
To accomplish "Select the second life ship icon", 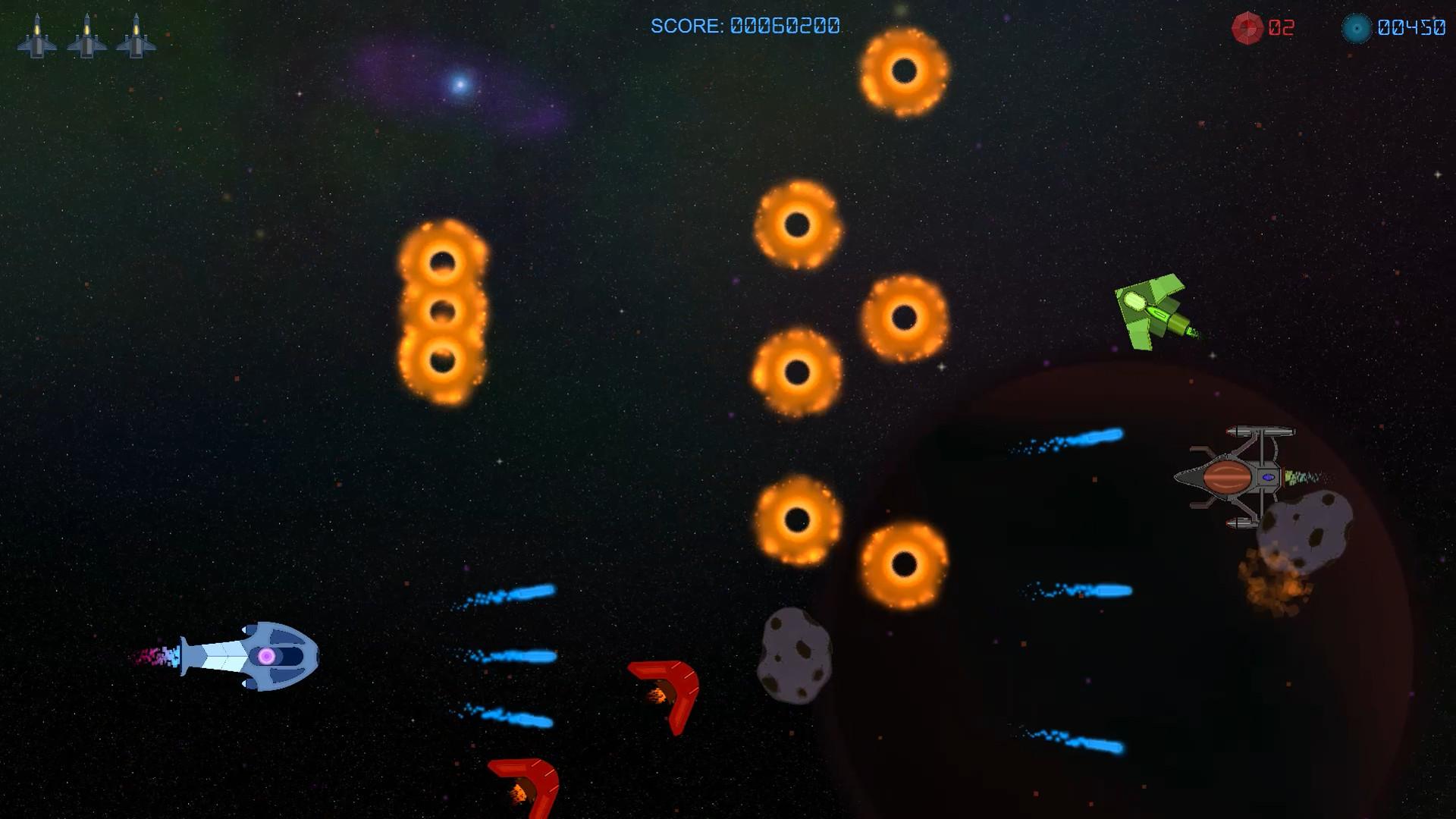I will 87,34.
